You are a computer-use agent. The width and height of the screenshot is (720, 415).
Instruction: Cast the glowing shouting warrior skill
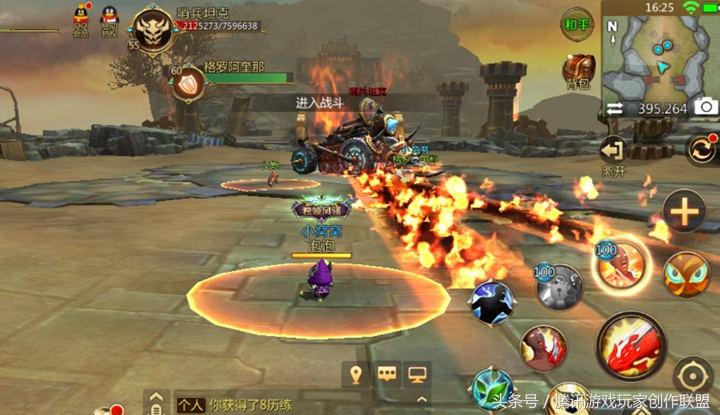(x=621, y=266)
